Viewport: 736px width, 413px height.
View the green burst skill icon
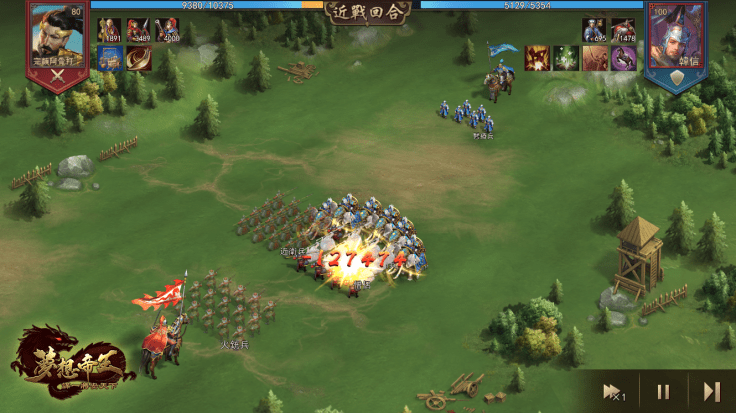[x=566, y=58]
